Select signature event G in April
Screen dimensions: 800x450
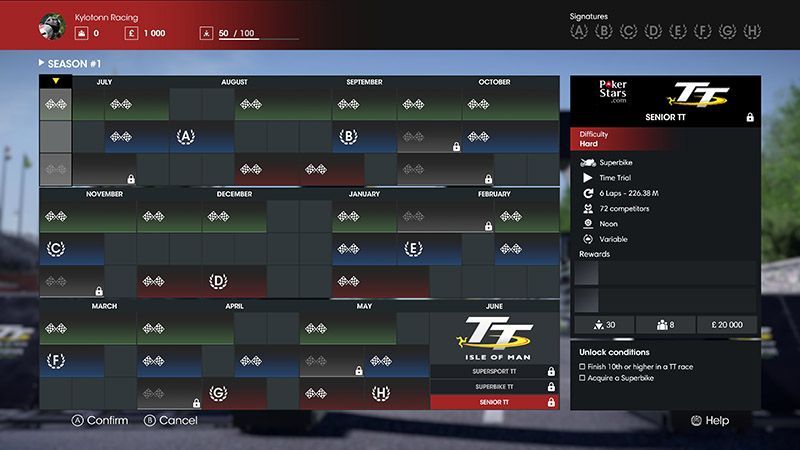(218, 393)
